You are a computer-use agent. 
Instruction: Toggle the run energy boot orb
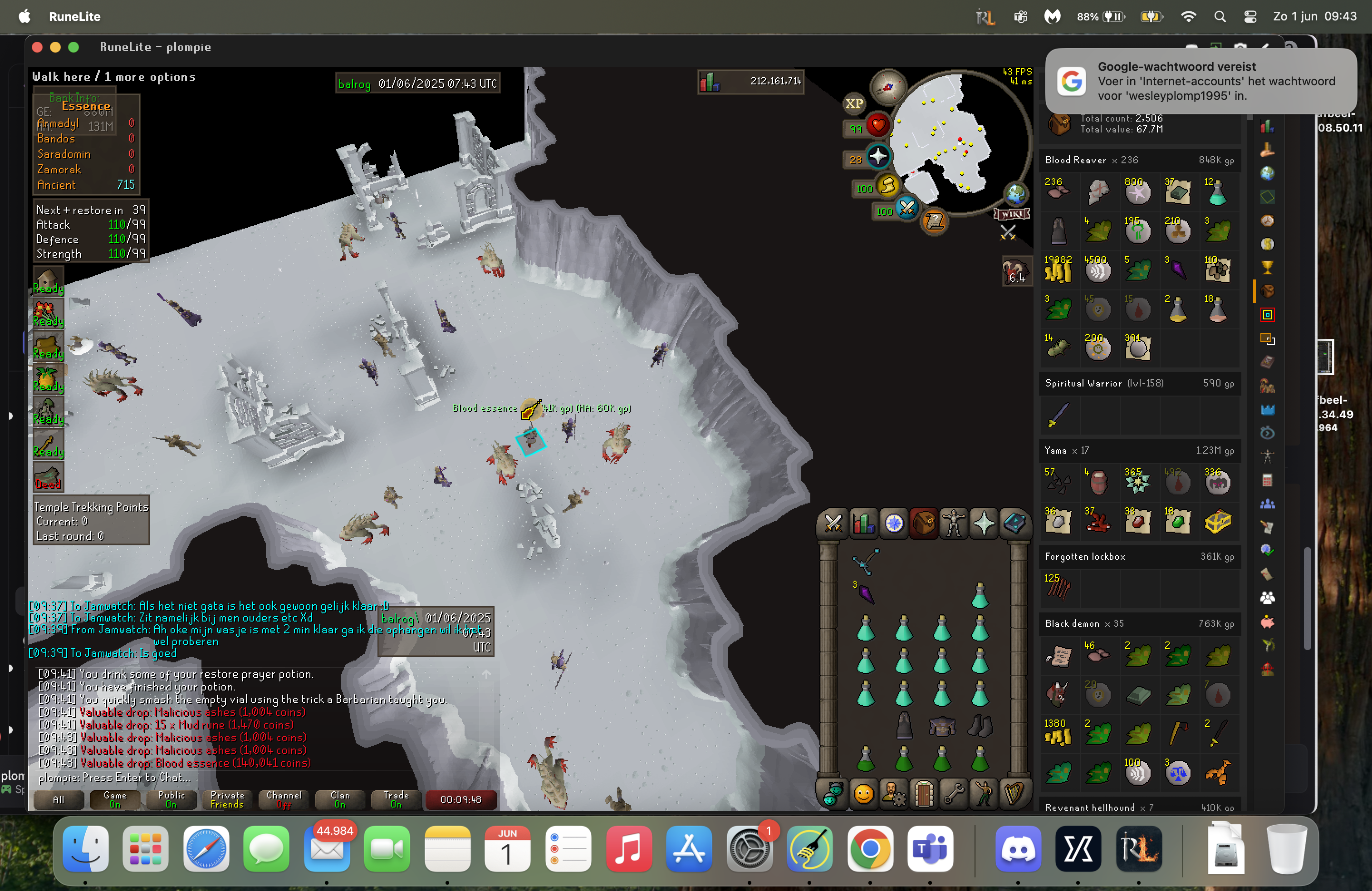point(888,186)
